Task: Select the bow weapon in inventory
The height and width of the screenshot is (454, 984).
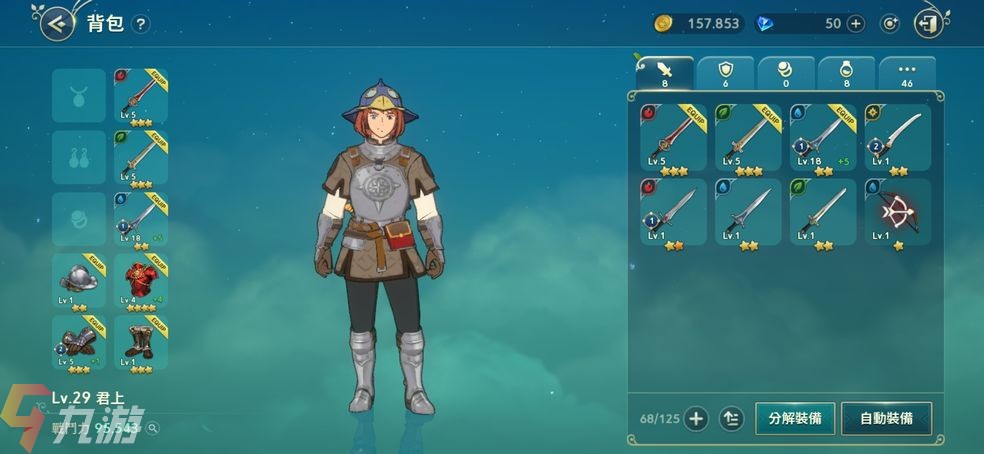Action: (x=897, y=212)
